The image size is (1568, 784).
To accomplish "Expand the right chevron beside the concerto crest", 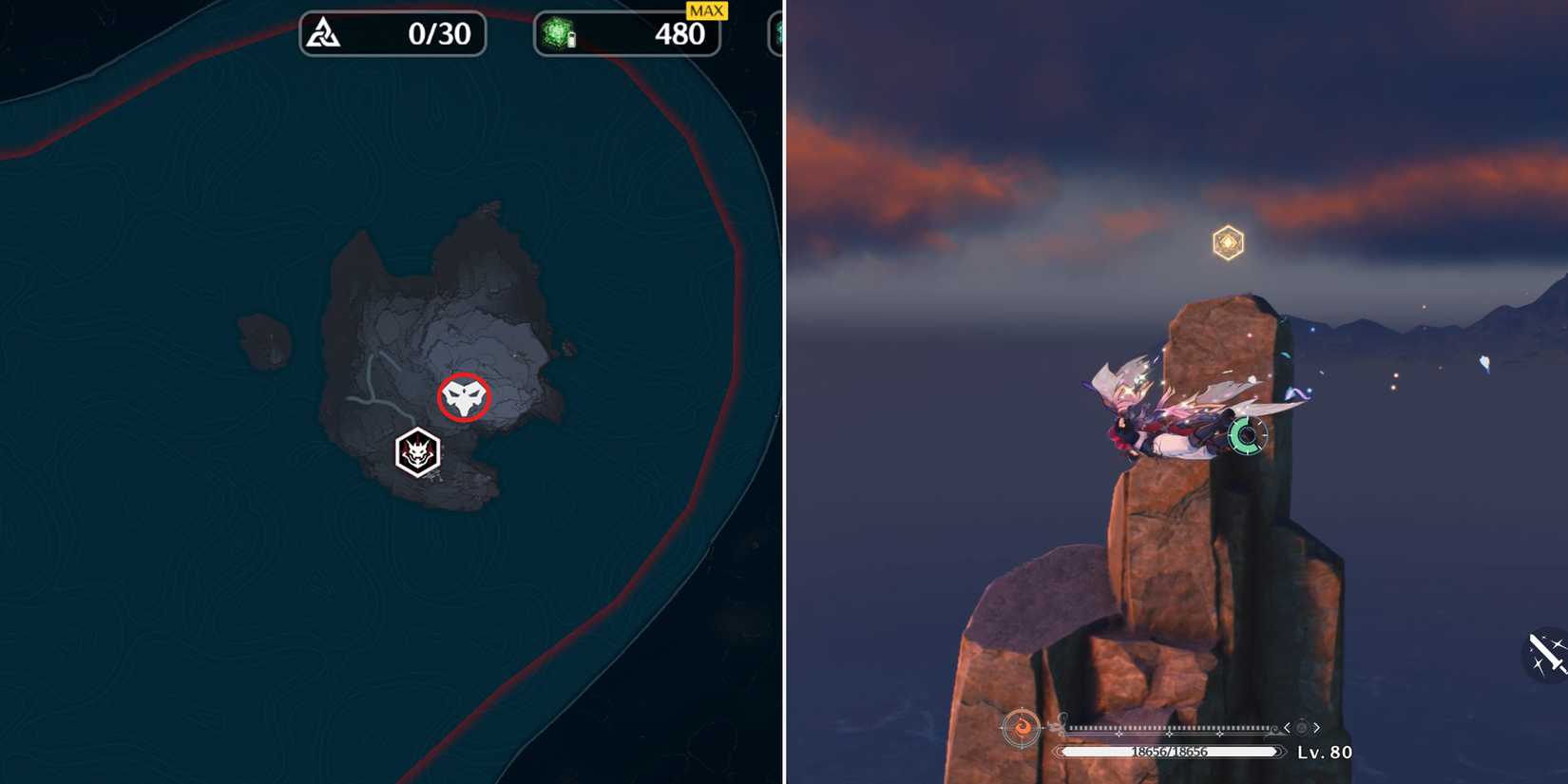I will point(1318,728).
